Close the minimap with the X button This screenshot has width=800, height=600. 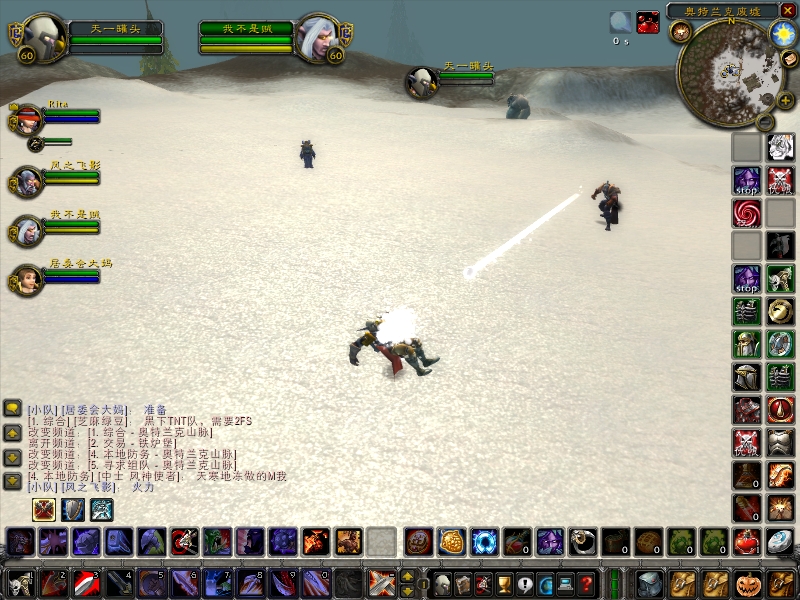[788, 10]
